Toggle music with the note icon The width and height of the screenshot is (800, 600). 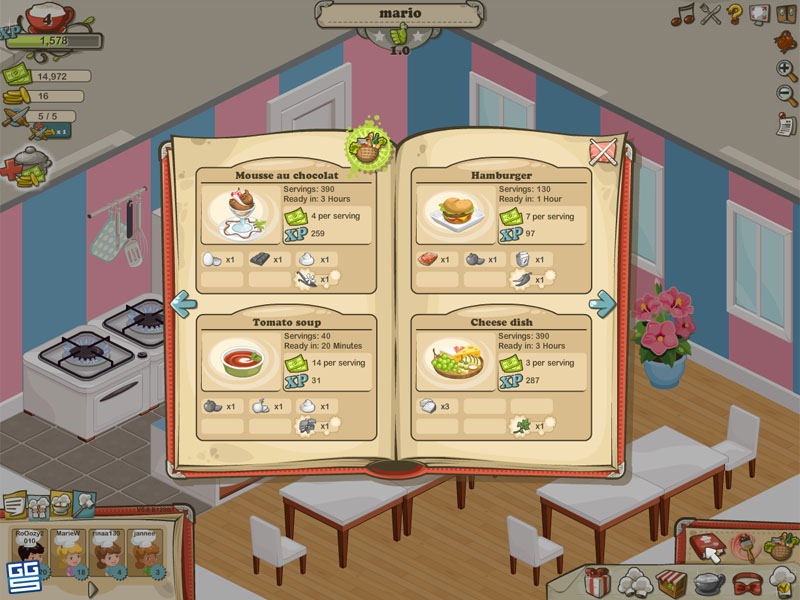point(683,14)
